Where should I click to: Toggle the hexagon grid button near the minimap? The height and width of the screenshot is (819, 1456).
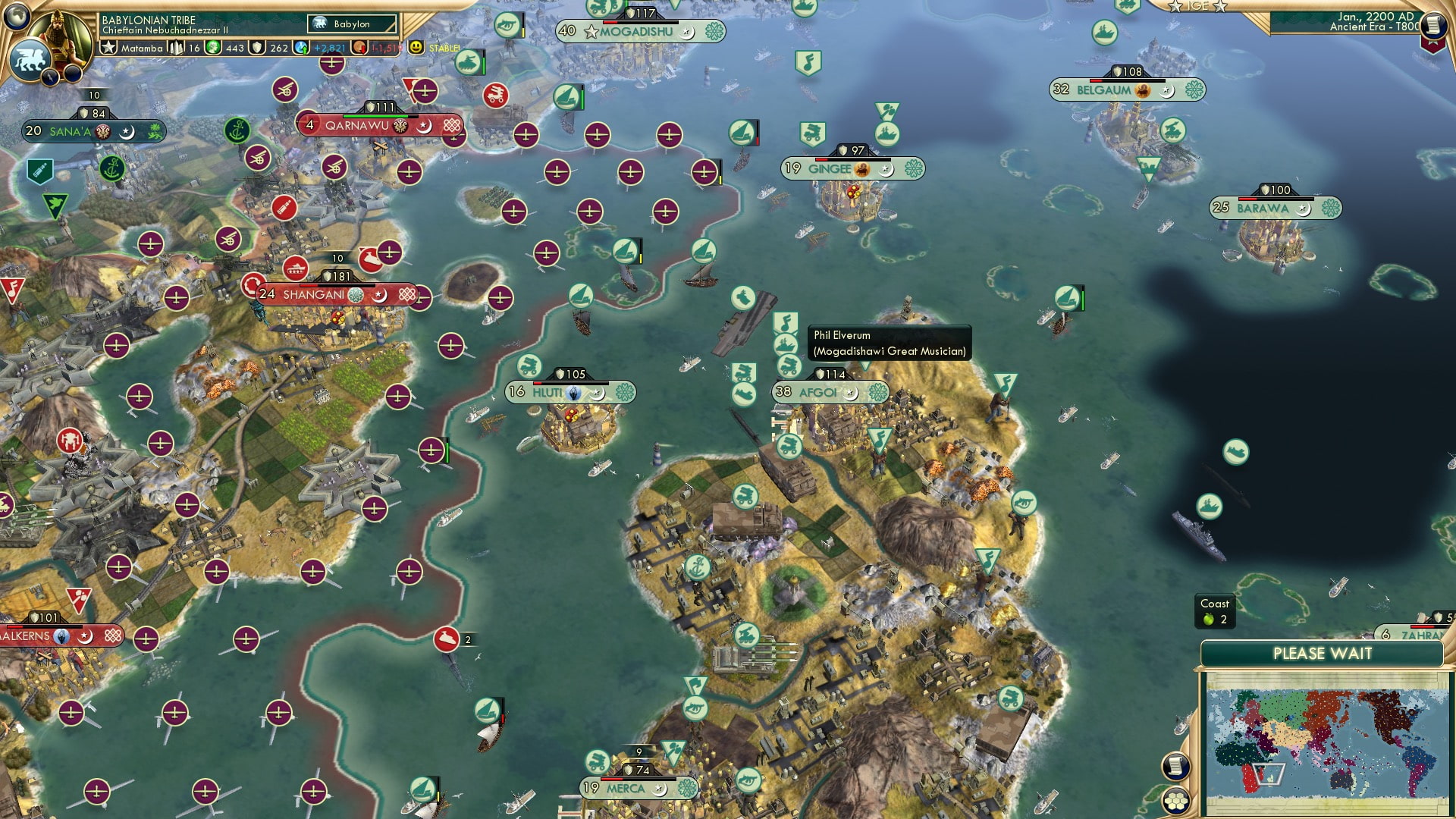(x=1175, y=801)
